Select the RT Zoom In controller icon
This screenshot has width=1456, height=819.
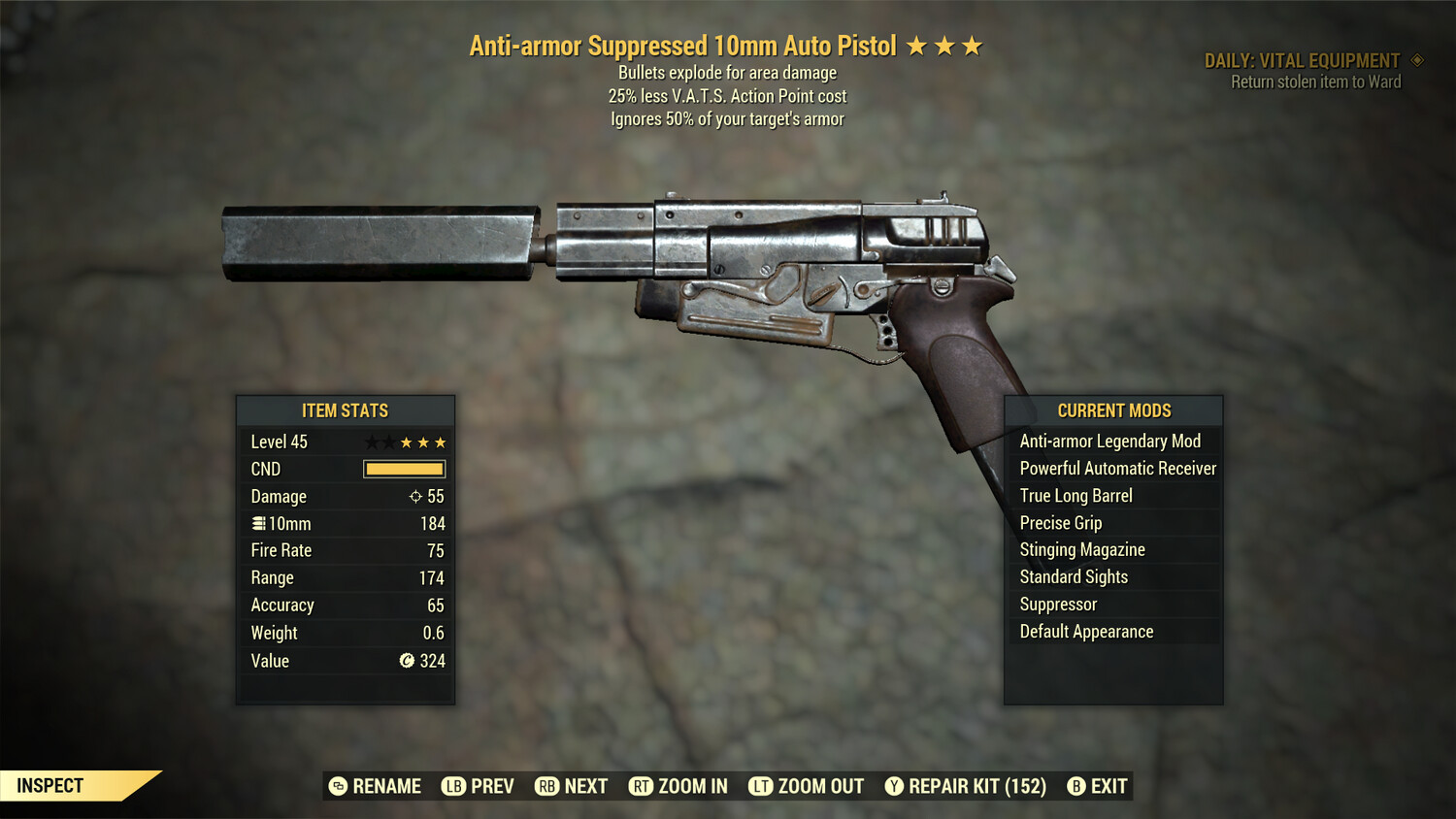[x=642, y=786]
